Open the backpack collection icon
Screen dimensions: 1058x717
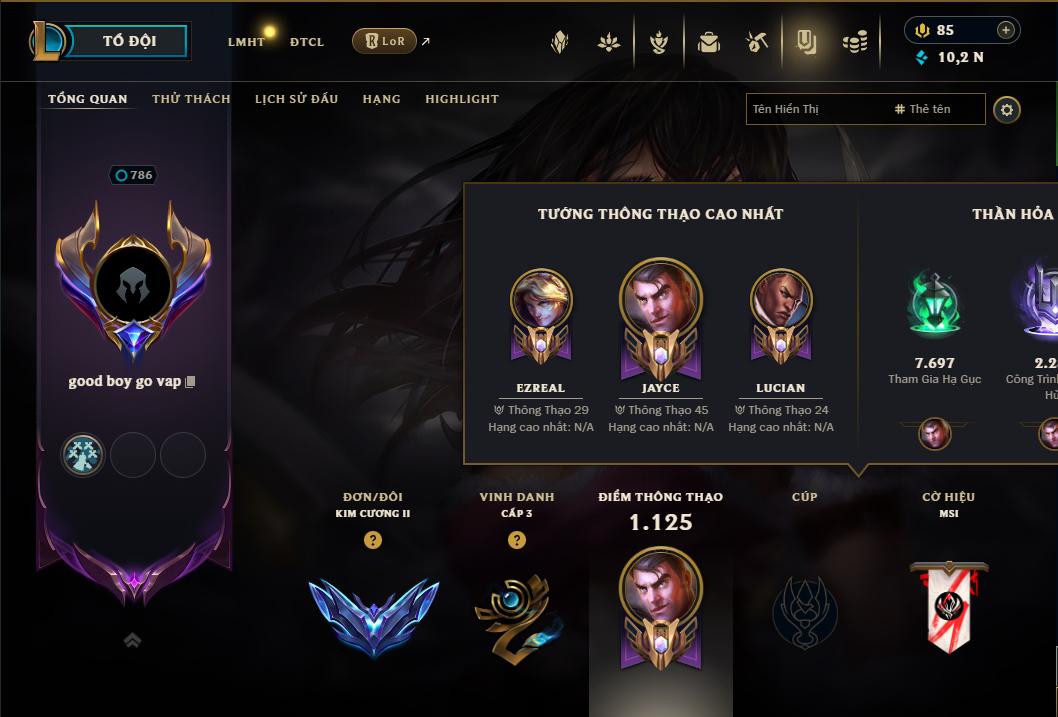708,42
